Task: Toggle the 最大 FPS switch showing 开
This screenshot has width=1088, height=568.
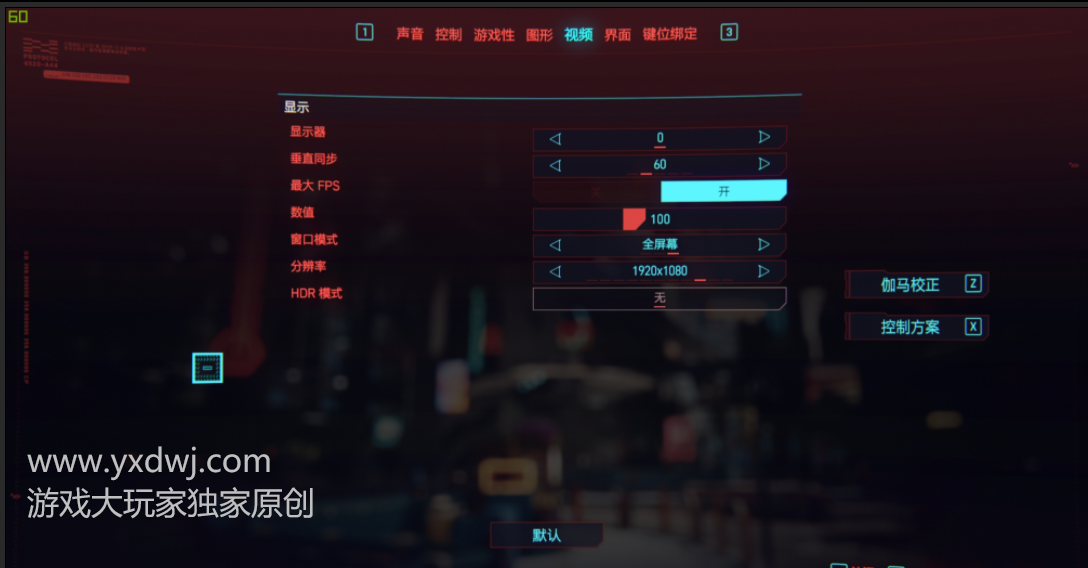Action: (723, 191)
